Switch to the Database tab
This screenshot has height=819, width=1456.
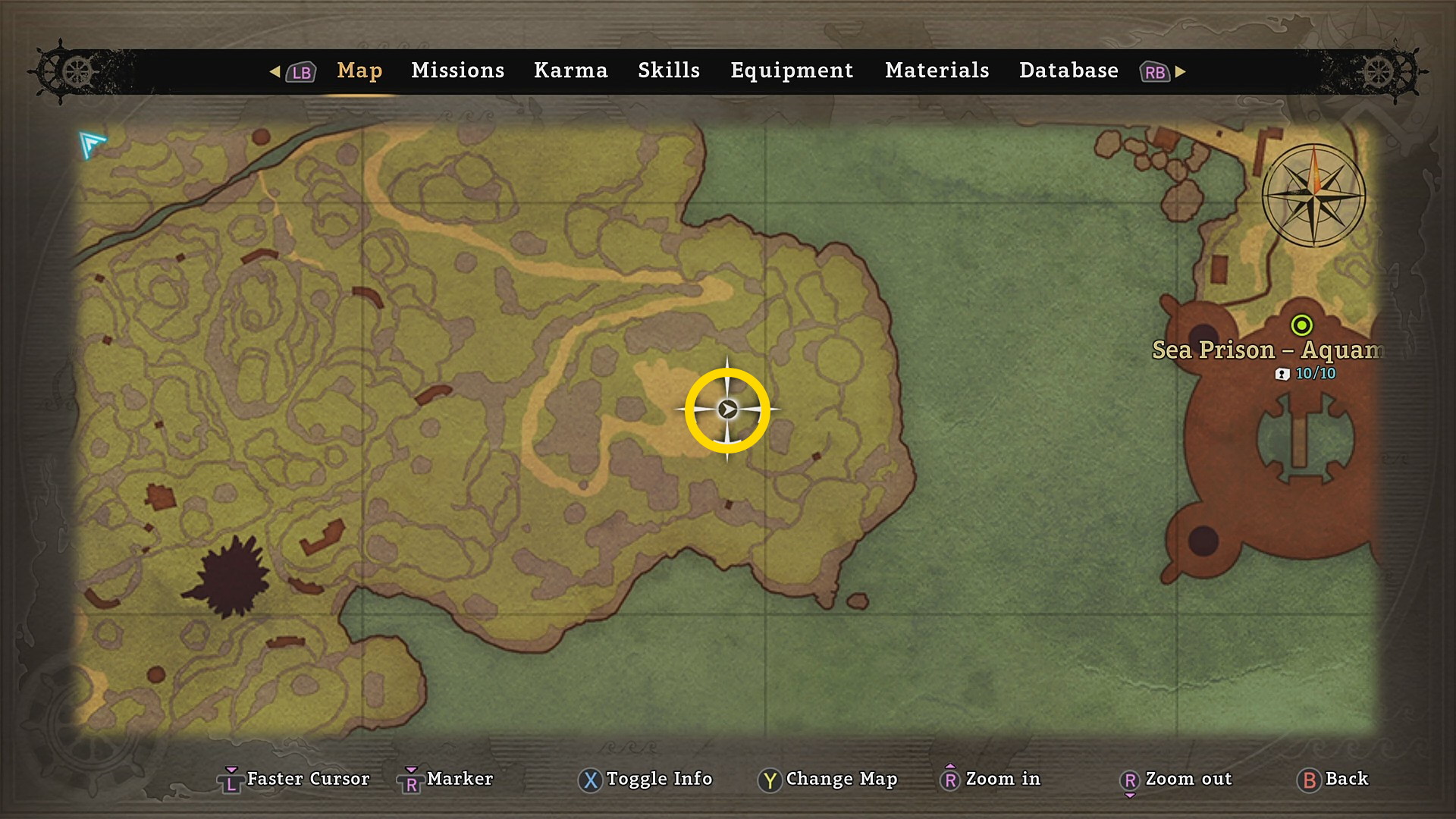(1068, 71)
